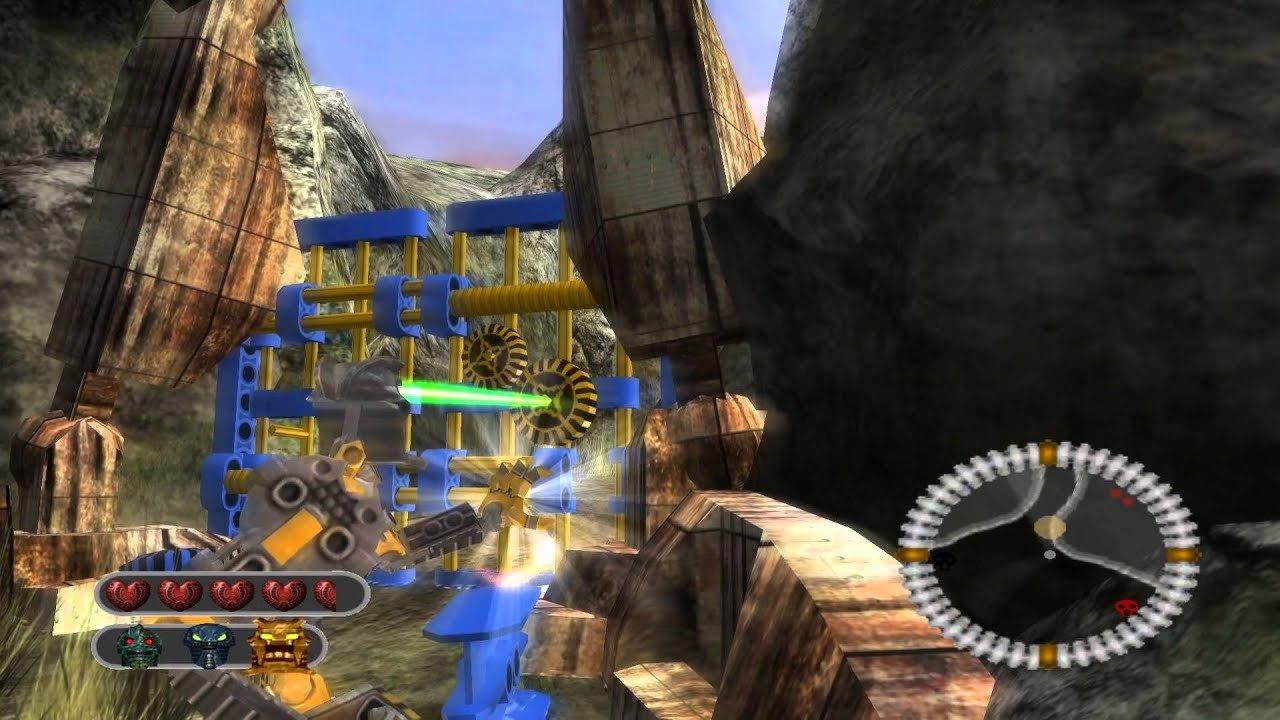Click the right-side gold marker on the compass ring
Screen dimensions: 1280x720
1180,554
